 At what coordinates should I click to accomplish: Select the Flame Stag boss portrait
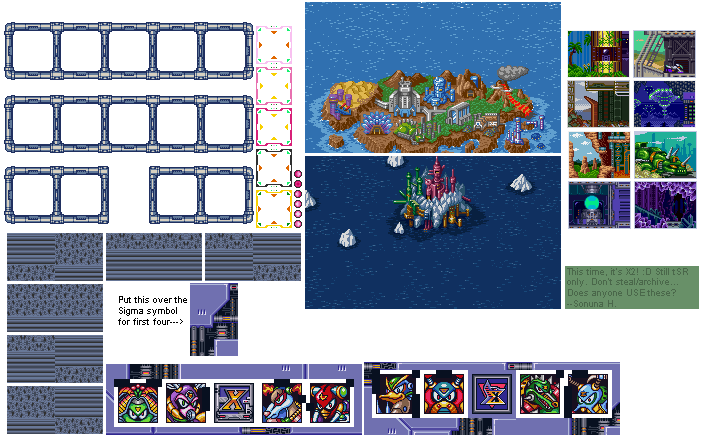[329, 405]
